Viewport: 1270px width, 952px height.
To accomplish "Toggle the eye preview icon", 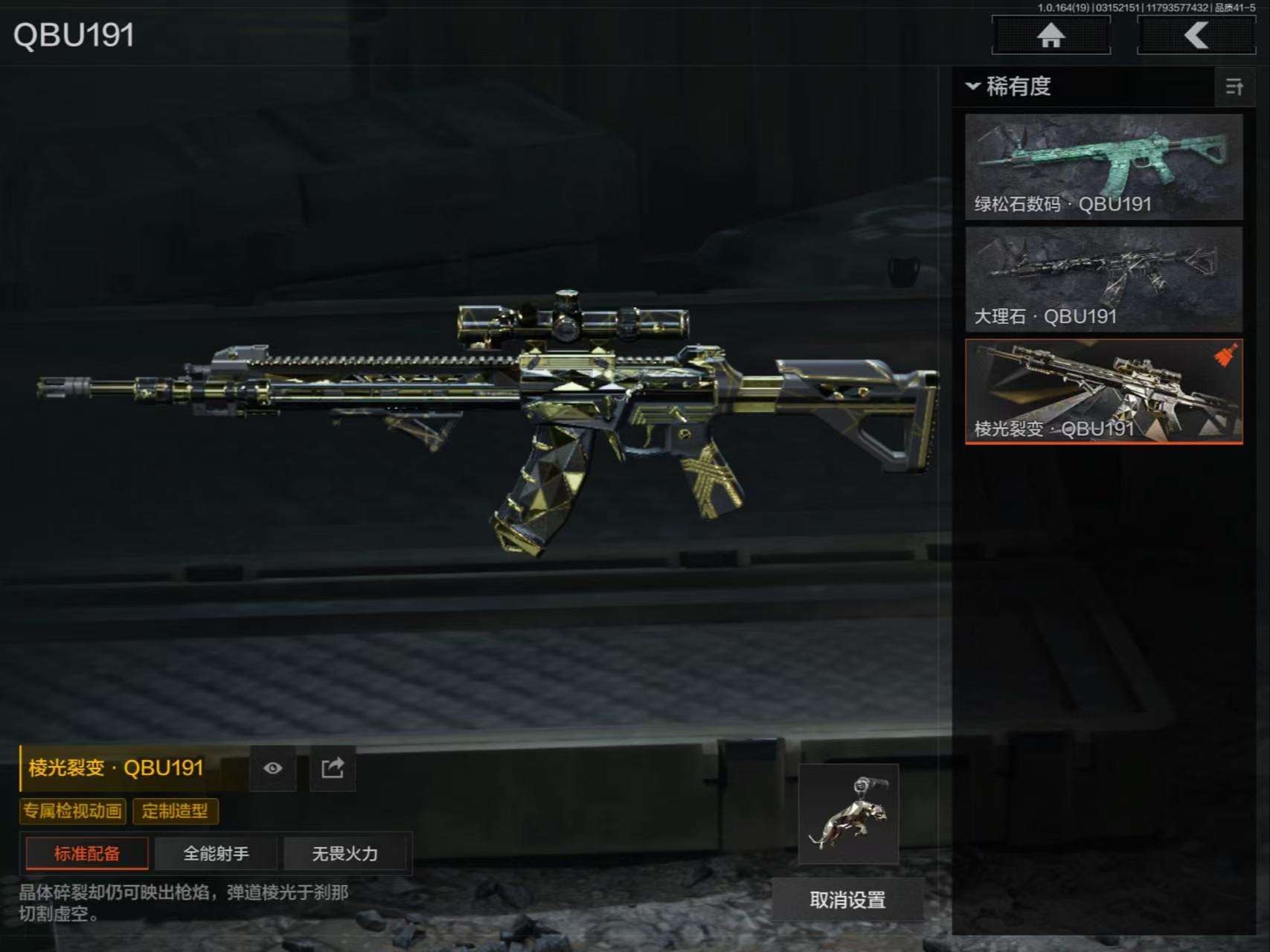I will (273, 768).
